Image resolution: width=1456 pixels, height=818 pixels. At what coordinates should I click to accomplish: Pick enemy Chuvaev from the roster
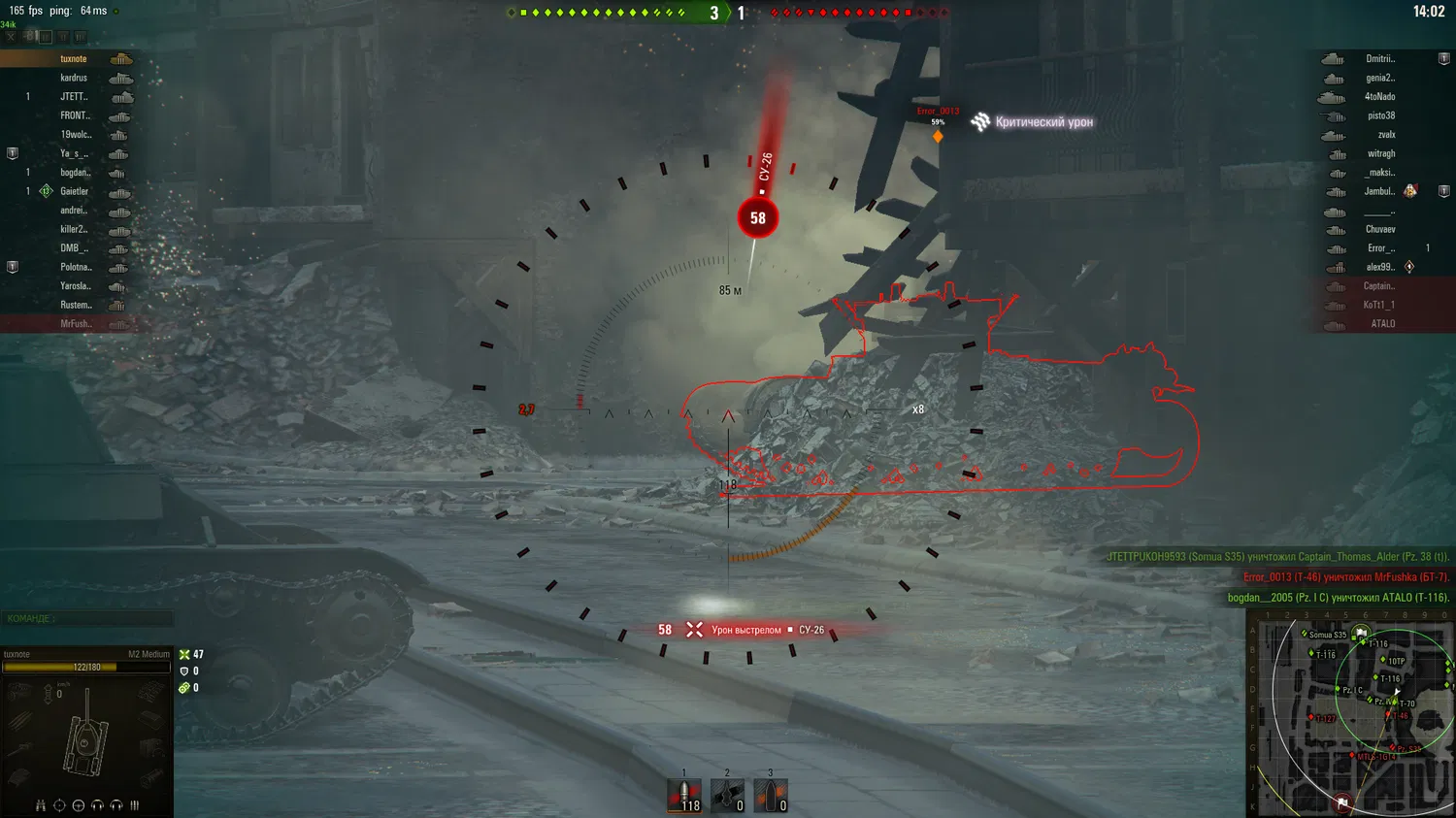[x=1379, y=229]
